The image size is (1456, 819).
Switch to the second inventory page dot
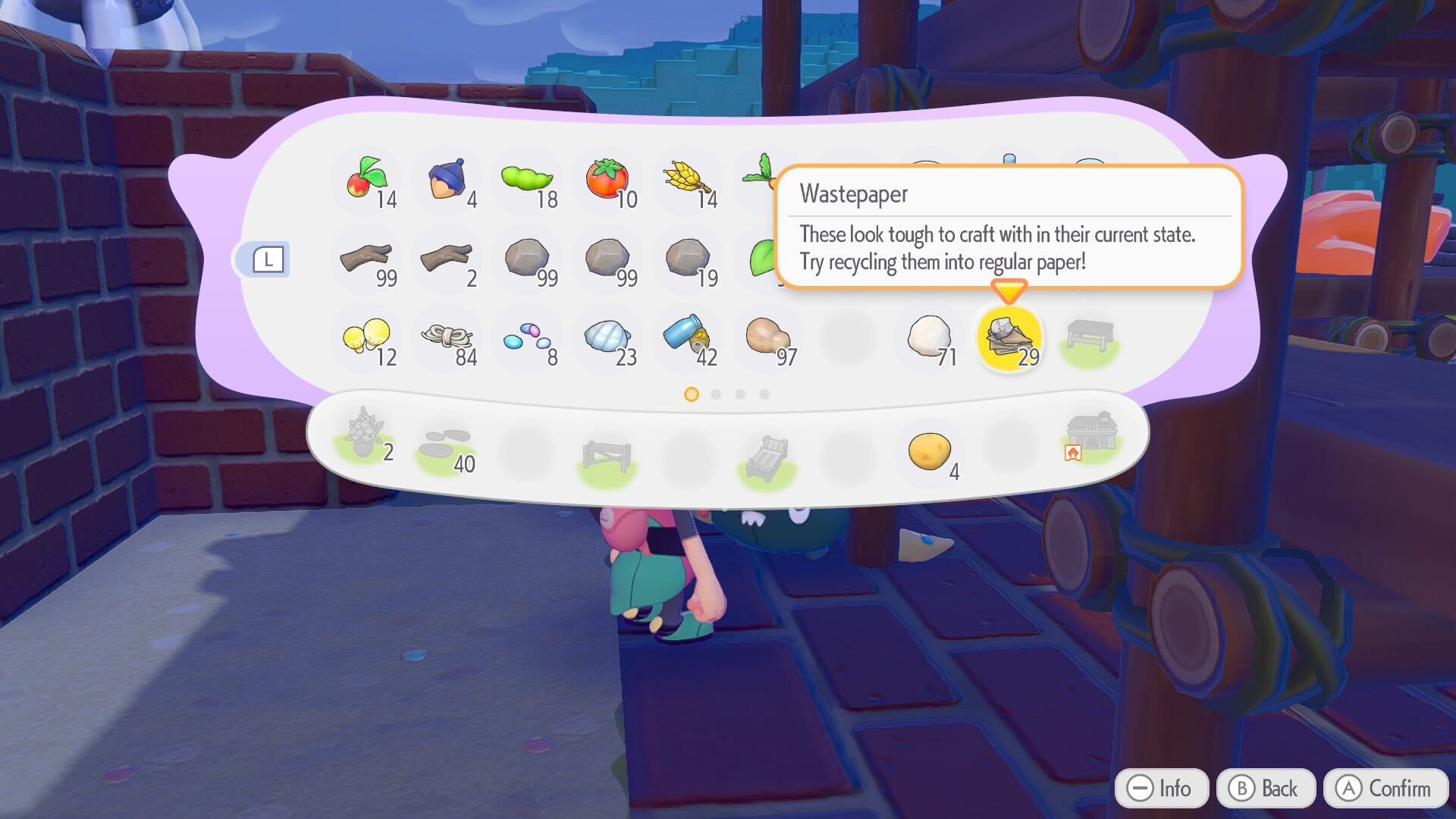click(x=716, y=394)
